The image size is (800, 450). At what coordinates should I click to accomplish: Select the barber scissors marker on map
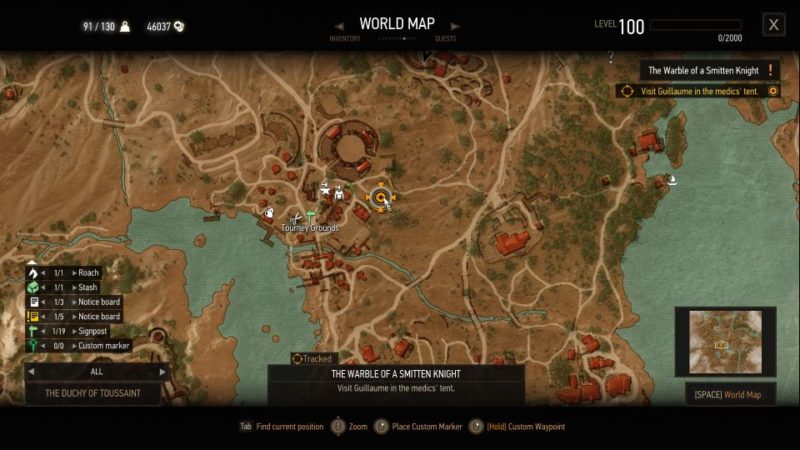[295, 220]
